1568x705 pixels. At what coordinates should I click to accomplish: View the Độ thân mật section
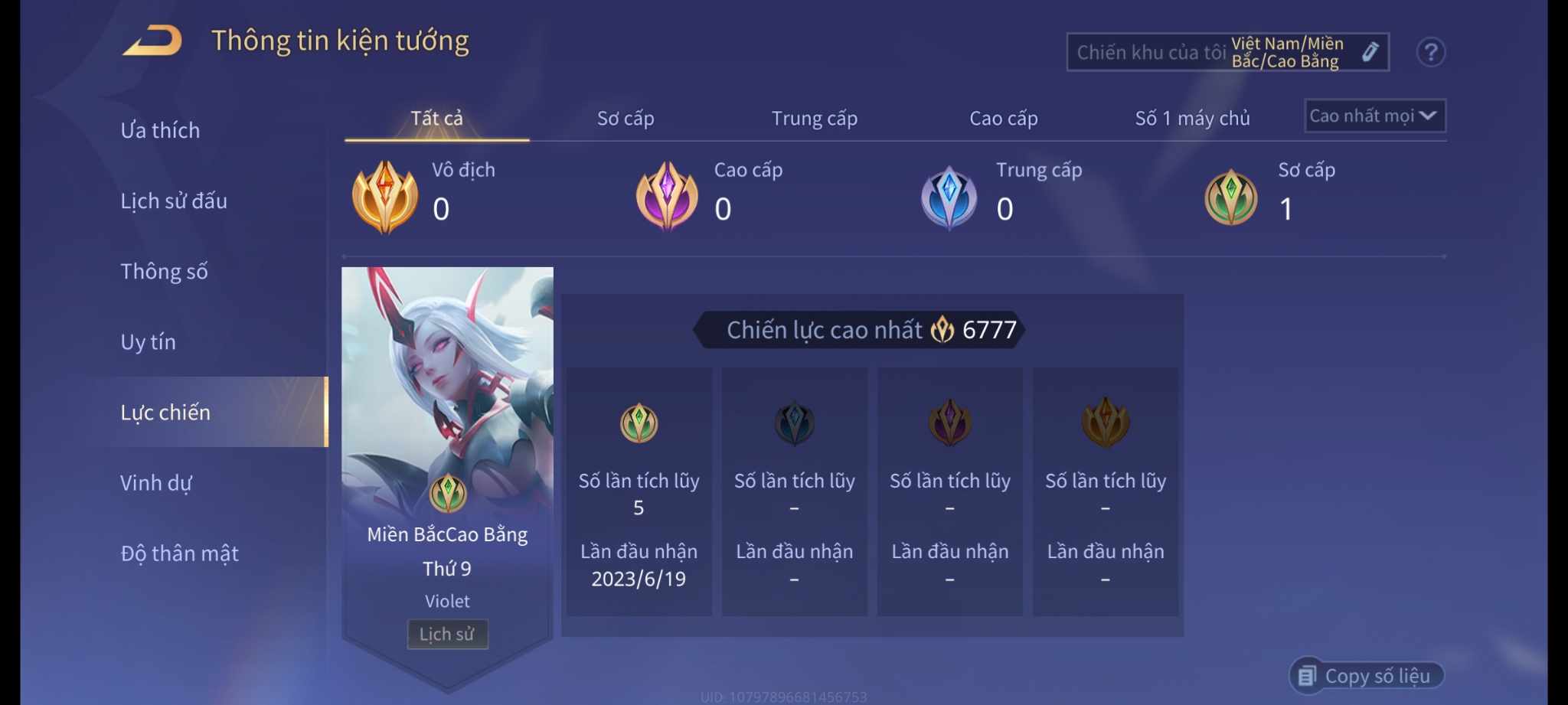pyautogui.click(x=180, y=553)
